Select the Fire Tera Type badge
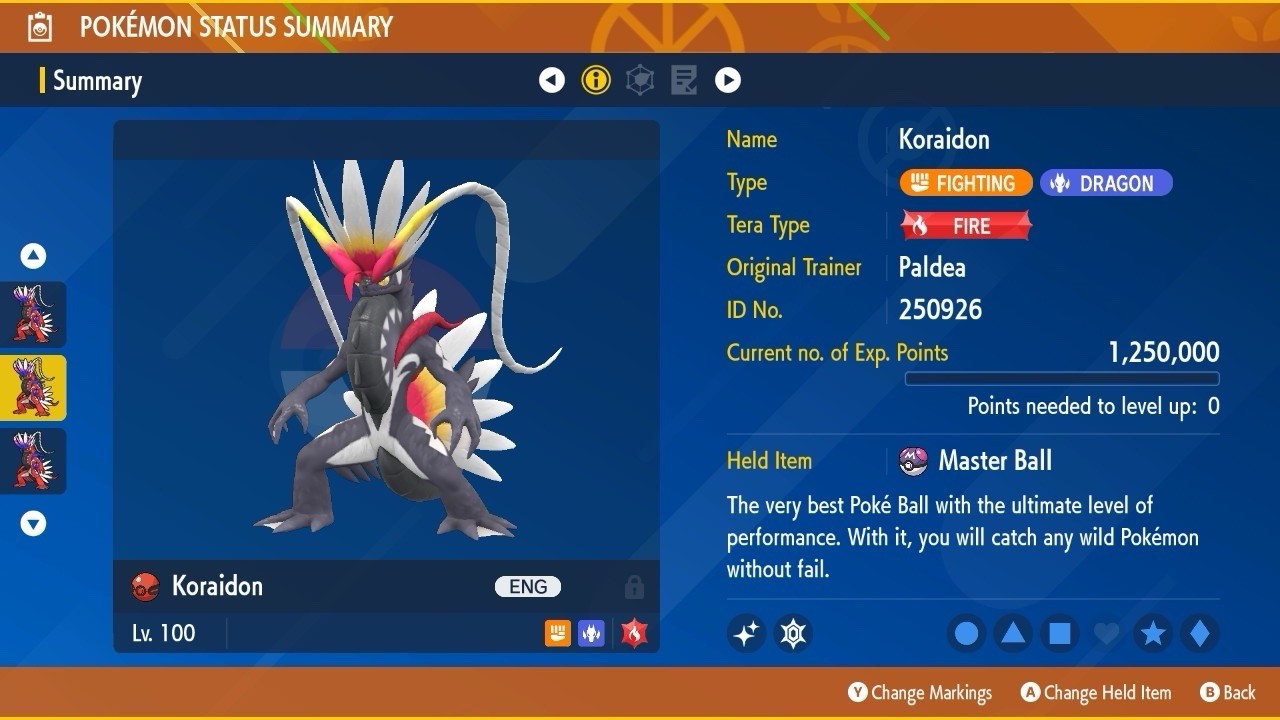 pyautogui.click(x=965, y=226)
